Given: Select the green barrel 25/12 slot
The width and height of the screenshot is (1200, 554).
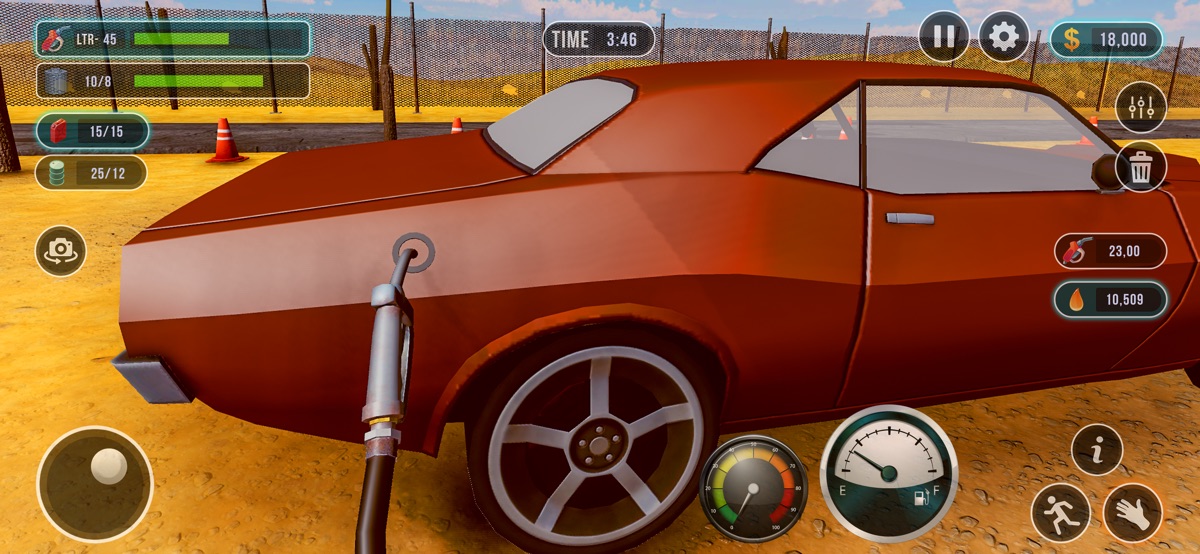Looking at the screenshot, I should [x=92, y=173].
